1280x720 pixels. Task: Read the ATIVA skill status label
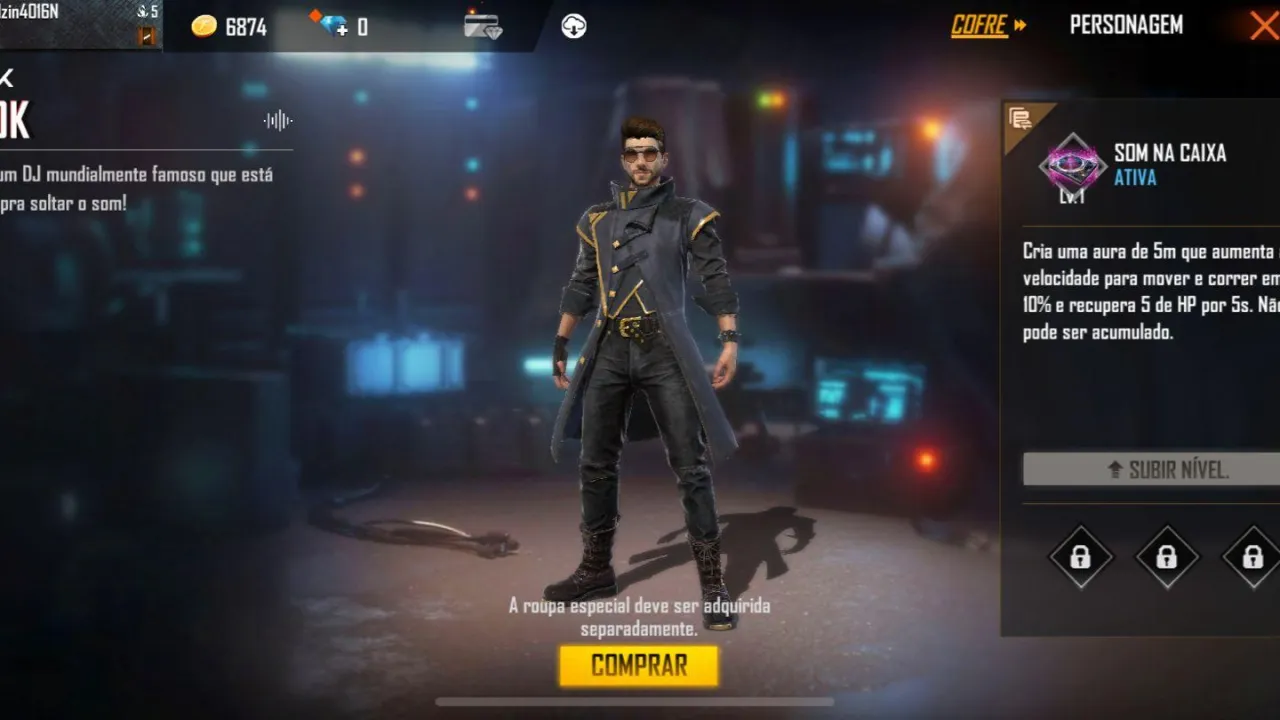click(1134, 176)
